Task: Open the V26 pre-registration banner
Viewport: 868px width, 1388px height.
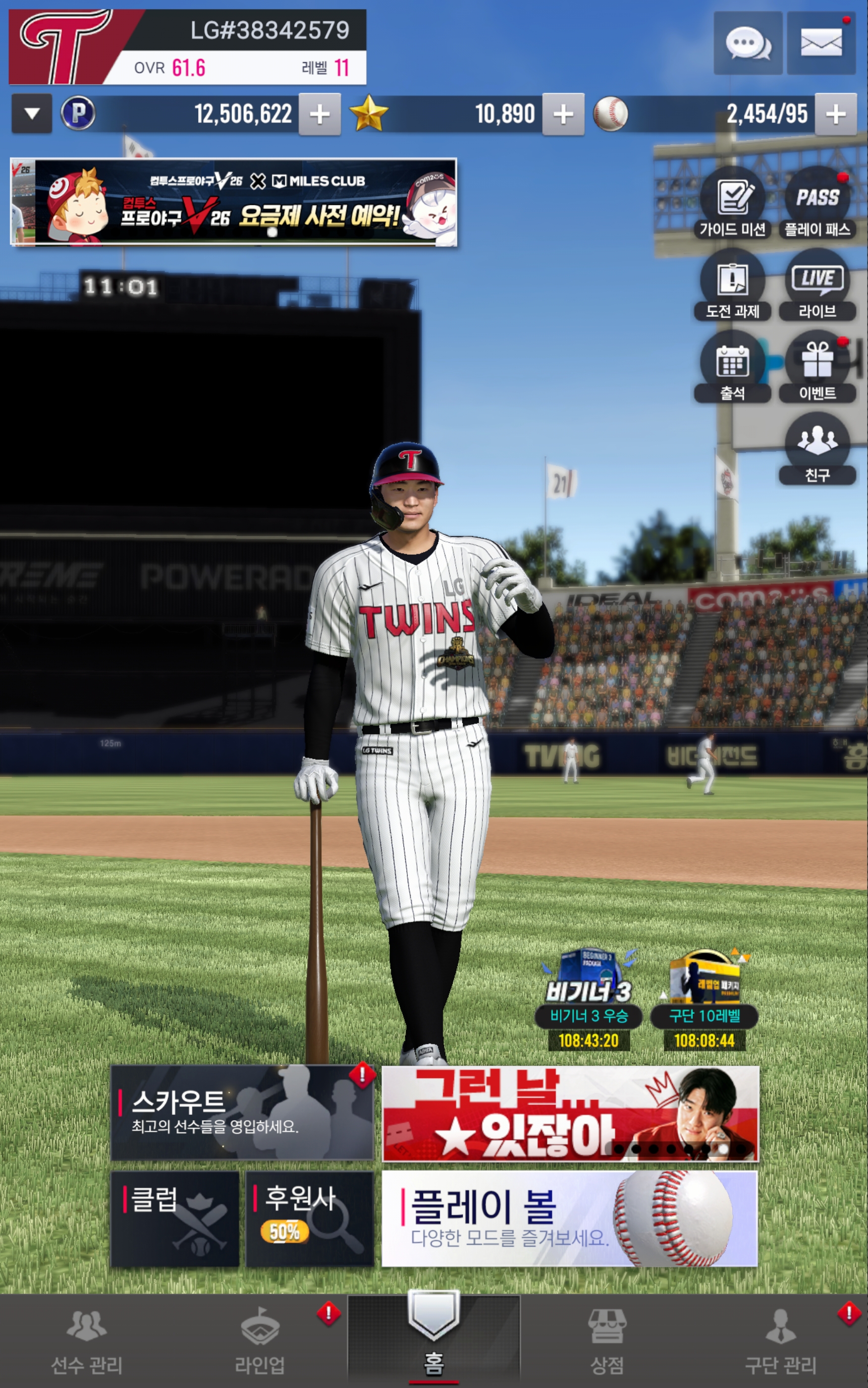Action: point(234,202)
